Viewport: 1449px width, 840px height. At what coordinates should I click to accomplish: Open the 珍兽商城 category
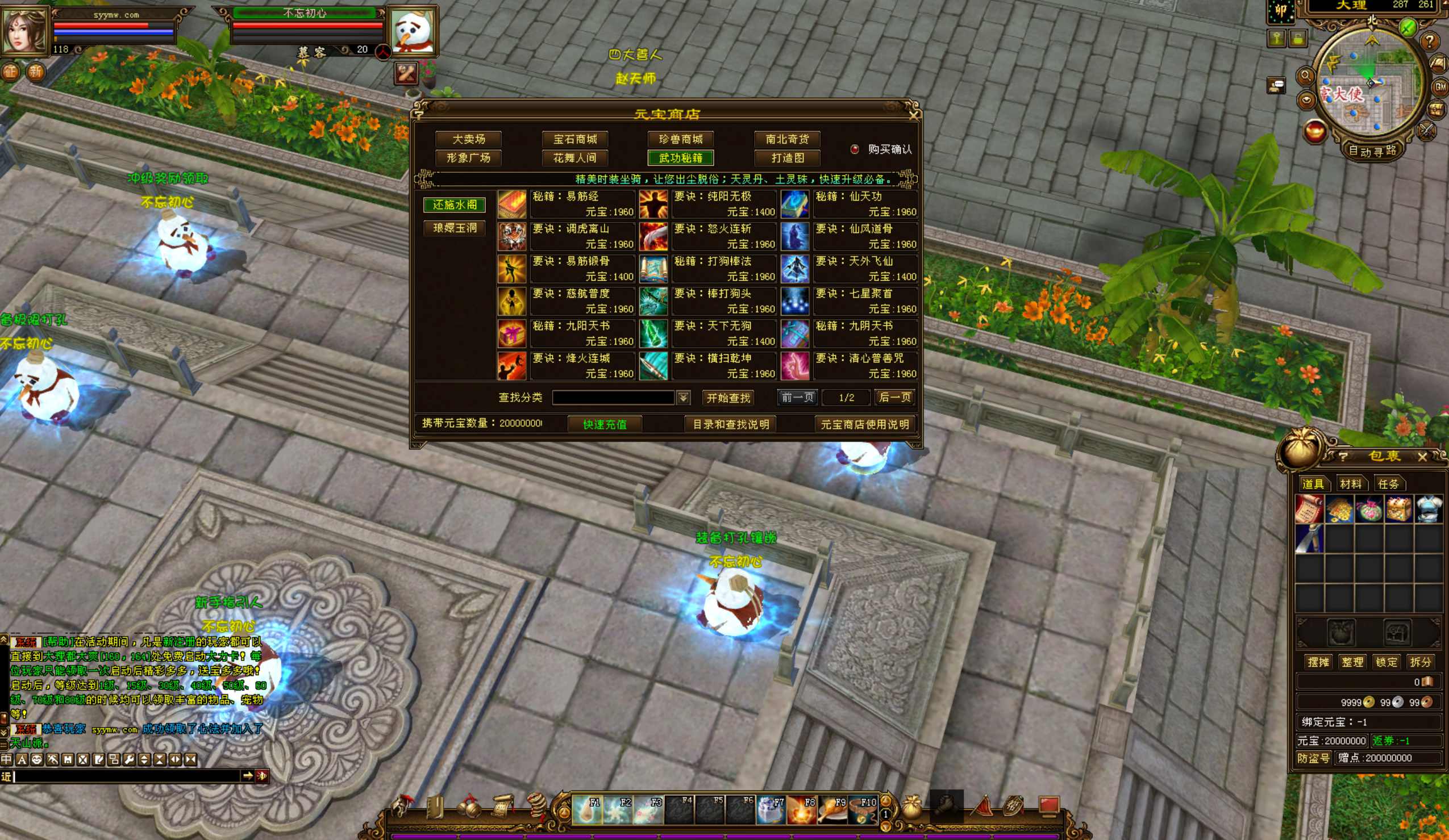(680, 139)
